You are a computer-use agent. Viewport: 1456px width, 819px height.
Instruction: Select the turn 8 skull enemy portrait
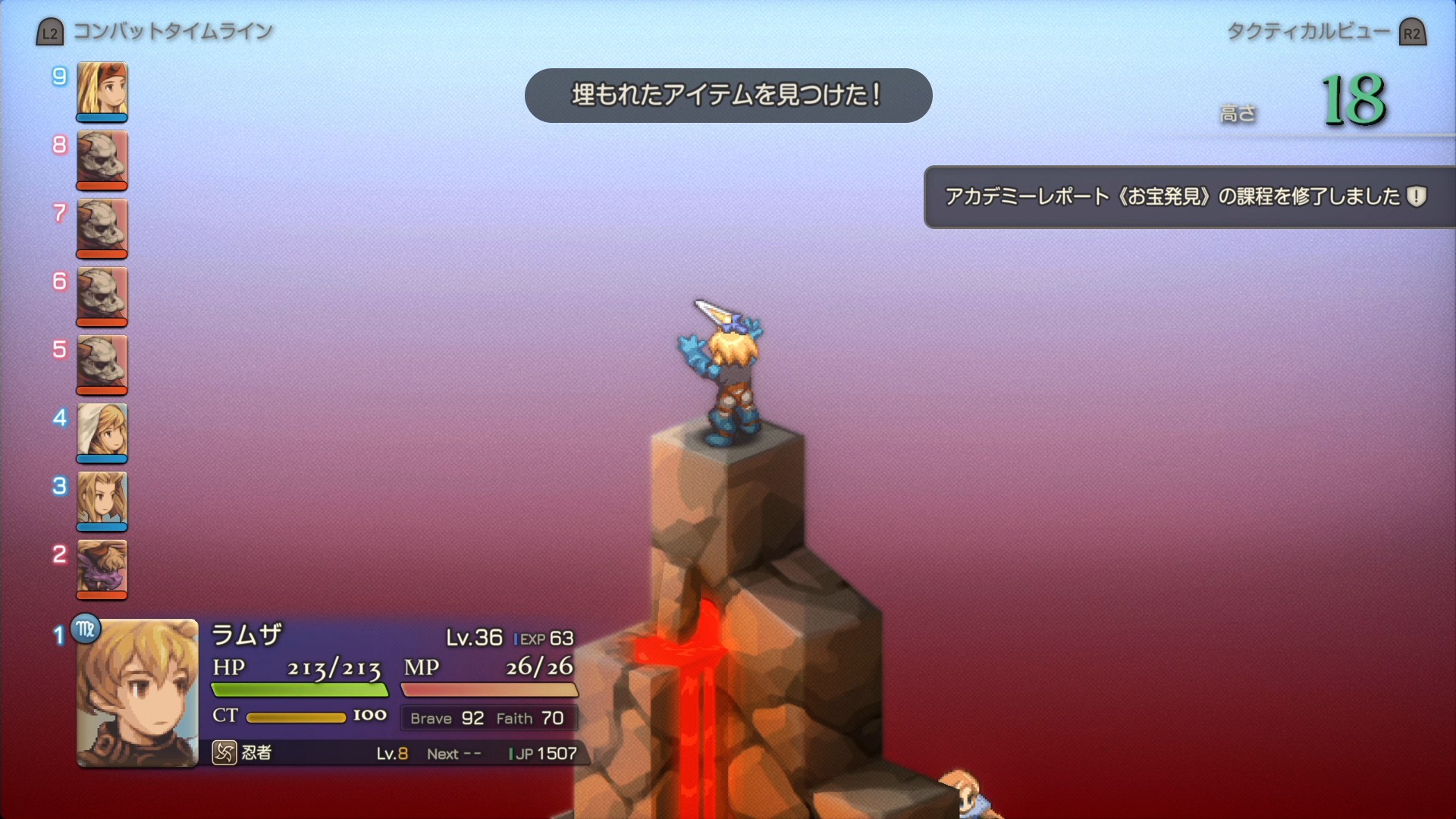point(102,158)
